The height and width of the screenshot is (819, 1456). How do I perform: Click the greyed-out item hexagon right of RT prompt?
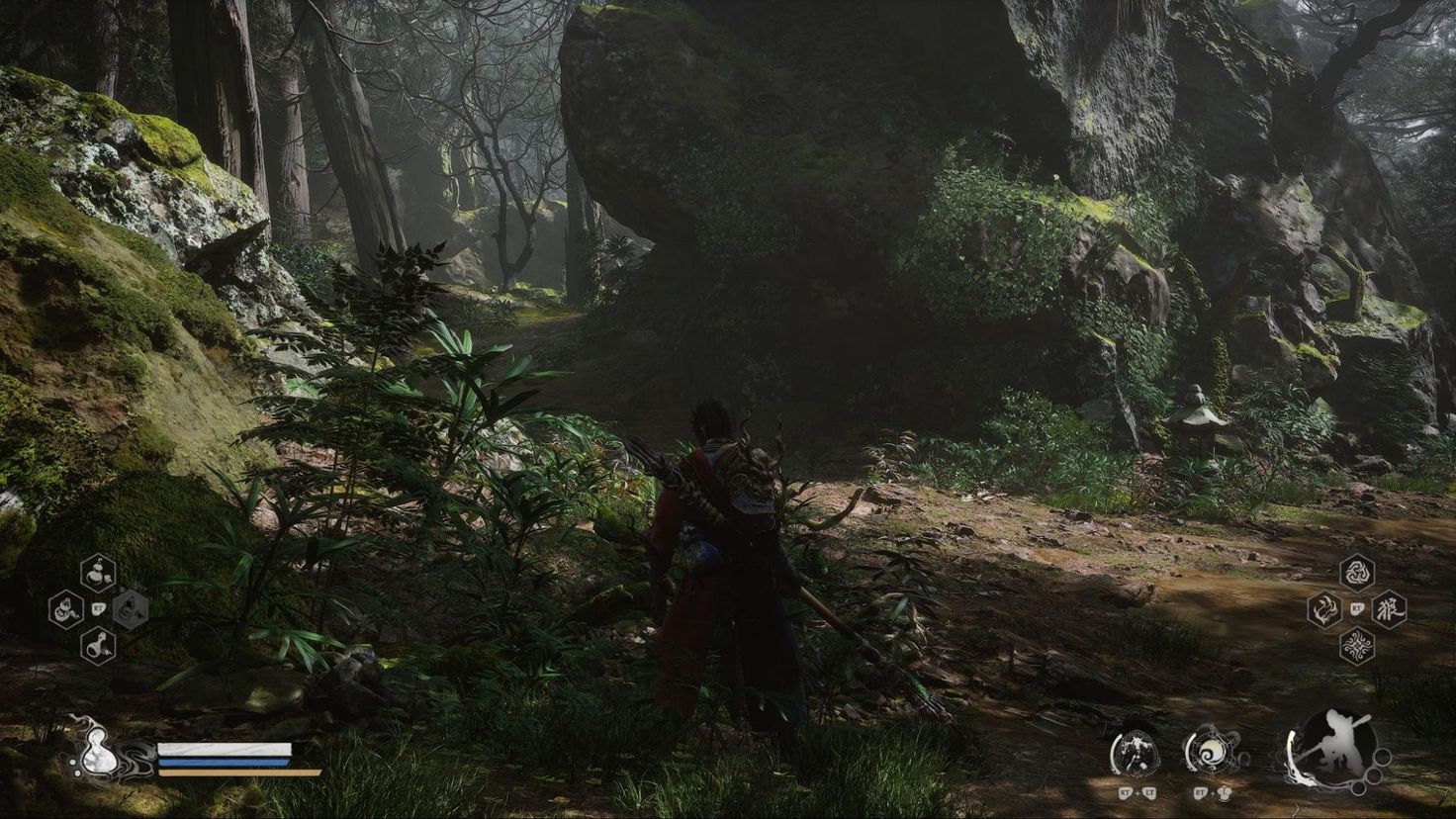coord(130,611)
